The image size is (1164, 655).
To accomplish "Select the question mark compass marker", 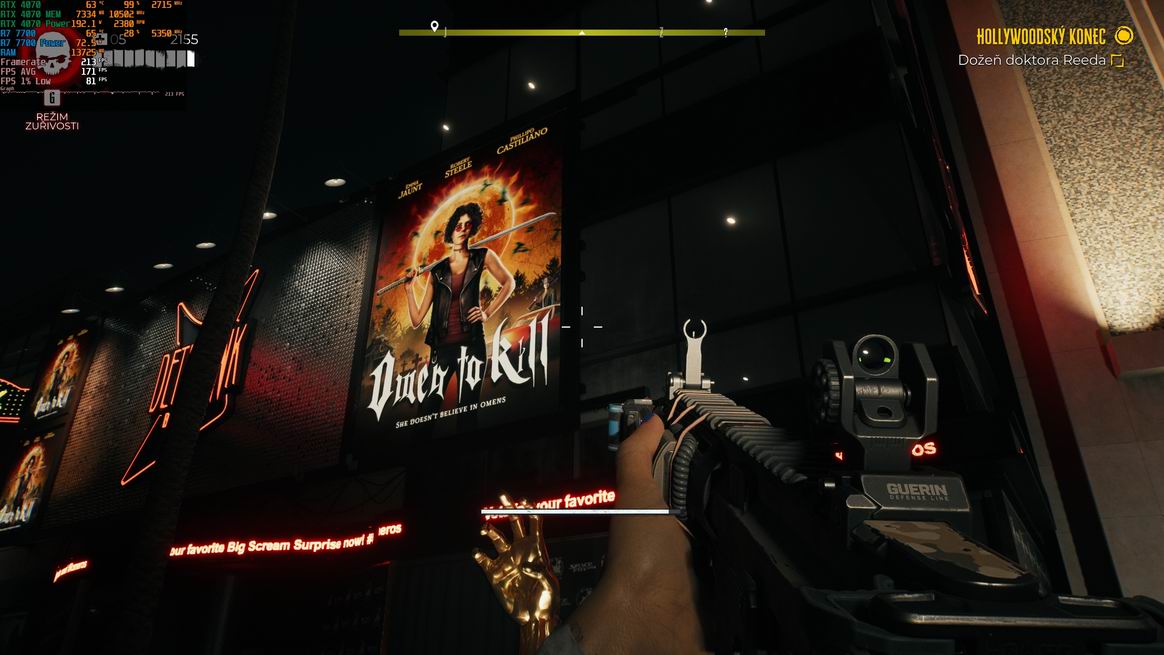I will point(725,32).
